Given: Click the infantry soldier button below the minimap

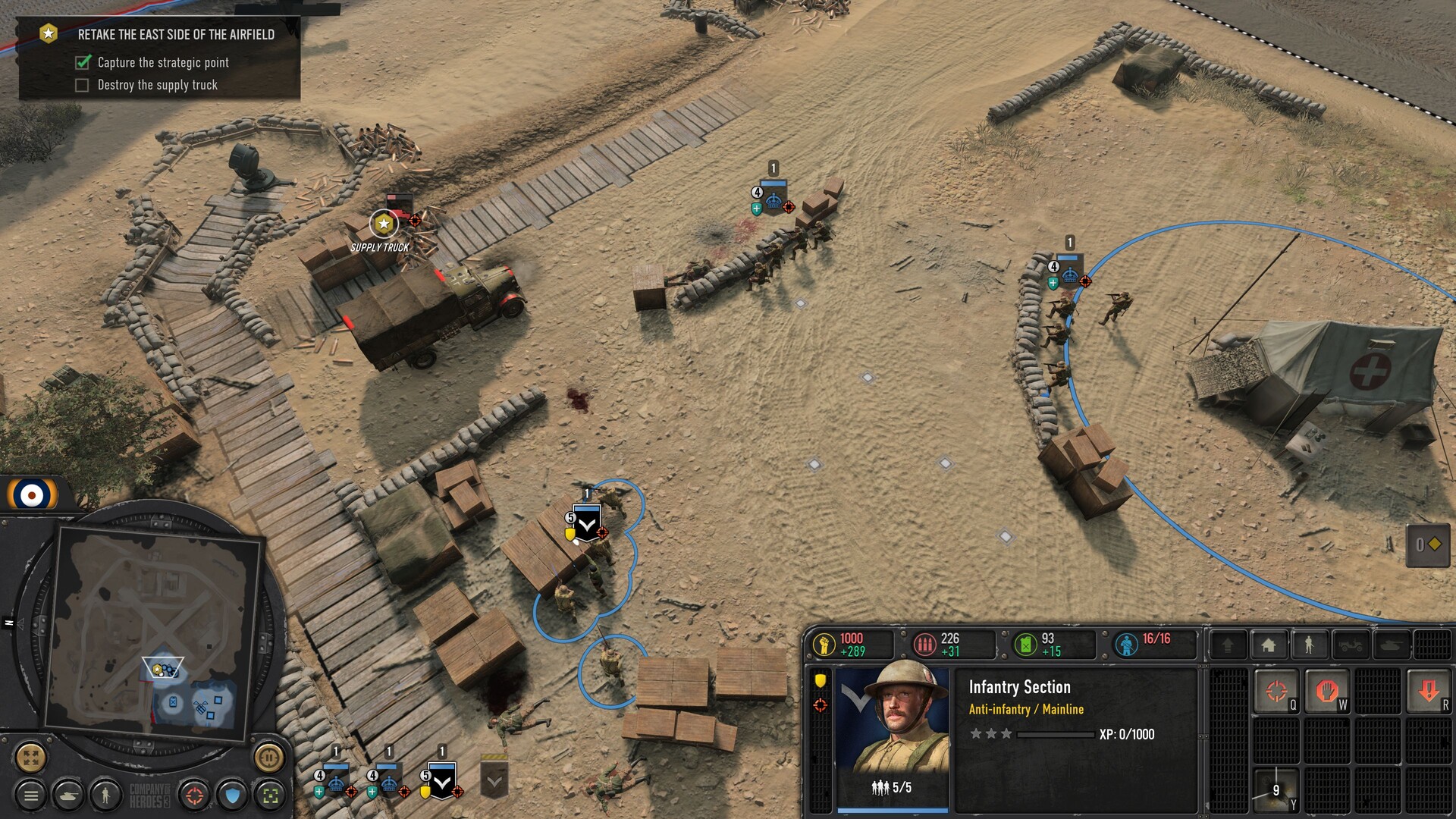Looking at the screenshot, I should [x=105, y=795].
